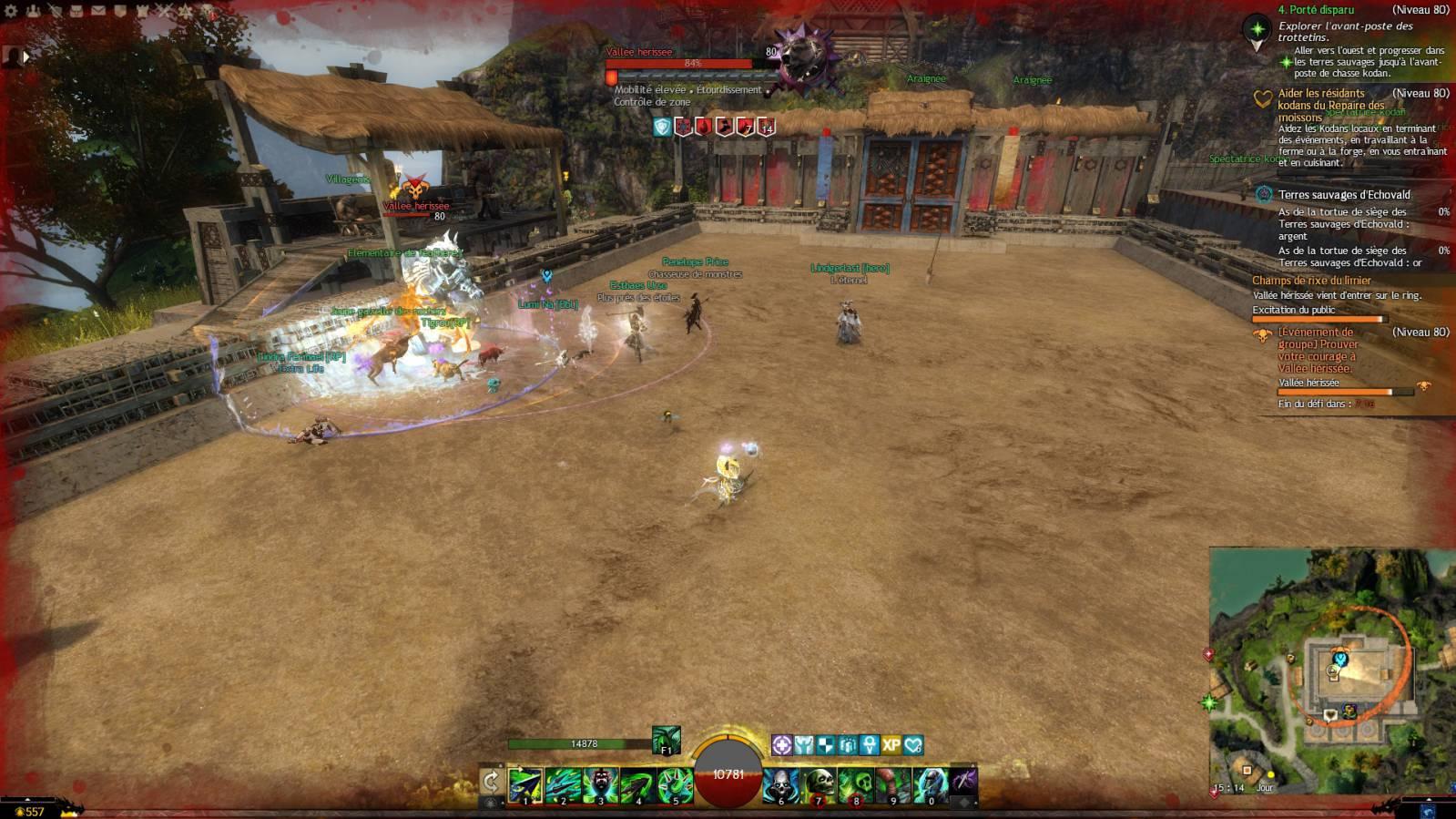Screen dimensions: 1456x819
Task: Click the weapon swap arrow button
Action: coord(491,781)
